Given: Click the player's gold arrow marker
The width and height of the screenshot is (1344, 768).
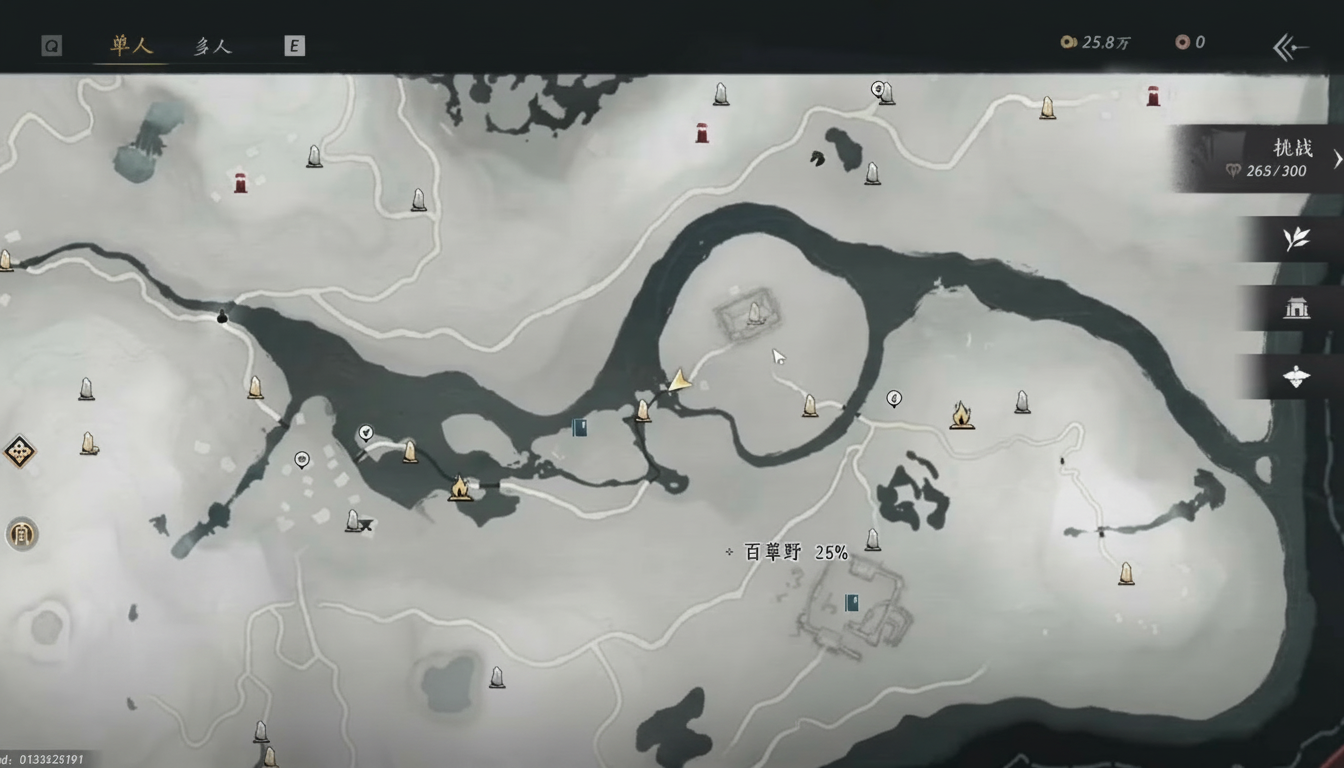Looking at the screenshot, I should point(680,380).
